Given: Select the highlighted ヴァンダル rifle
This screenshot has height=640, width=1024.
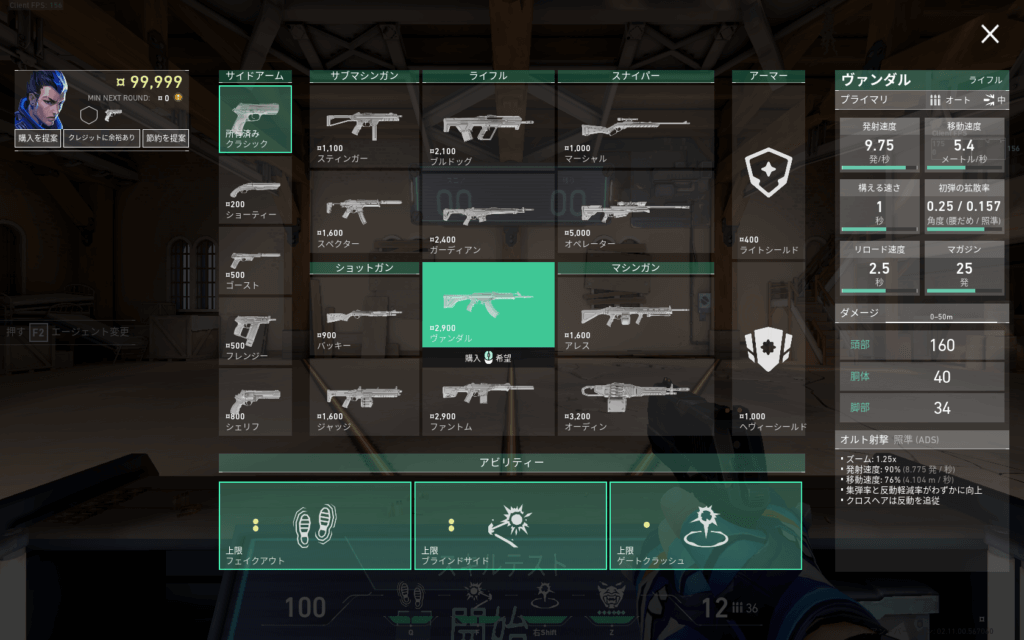Looking at the screenshot, I should click(488, 304).
